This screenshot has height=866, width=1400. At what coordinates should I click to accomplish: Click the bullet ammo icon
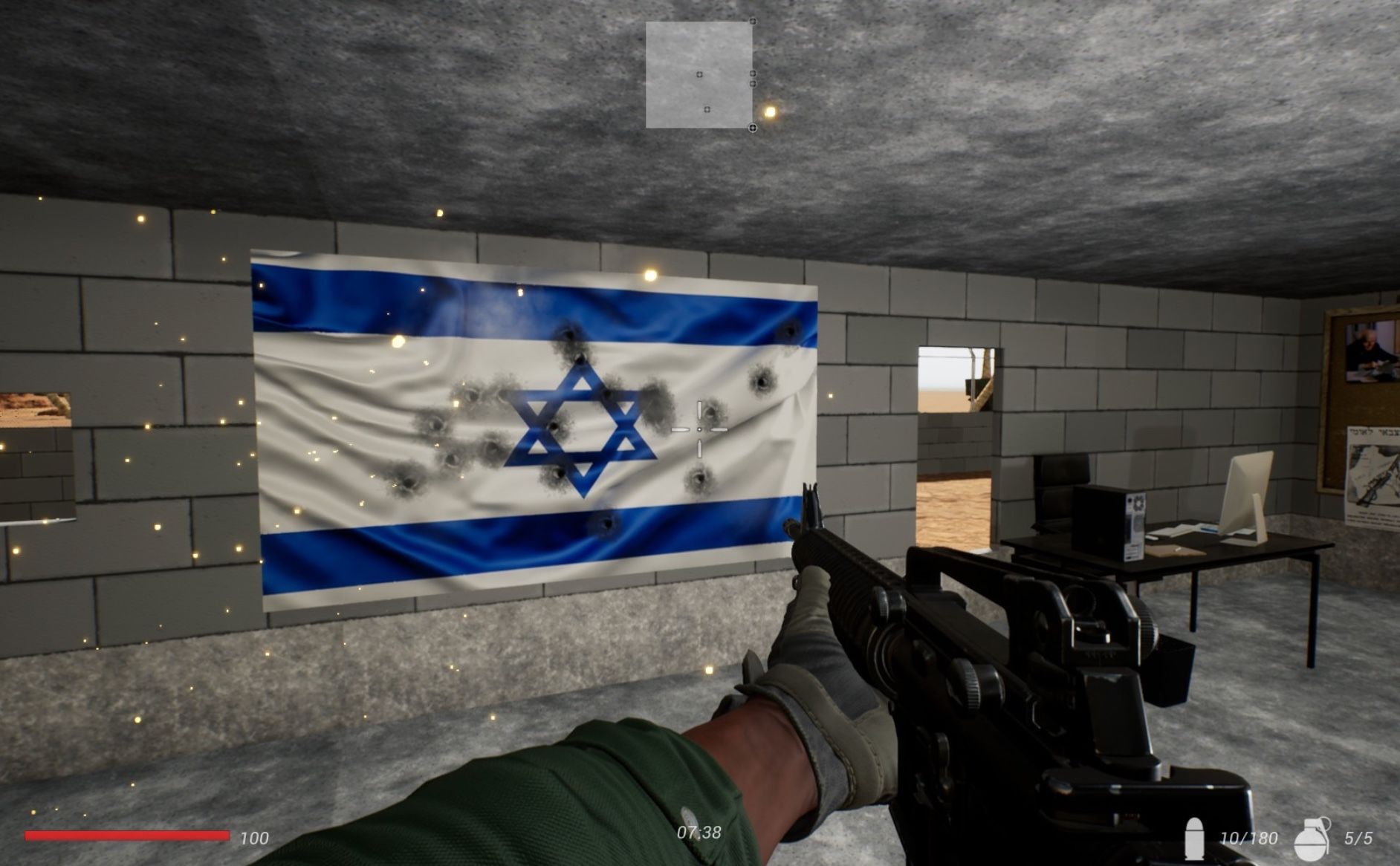pyautogui.click(x=1195, y=838)
